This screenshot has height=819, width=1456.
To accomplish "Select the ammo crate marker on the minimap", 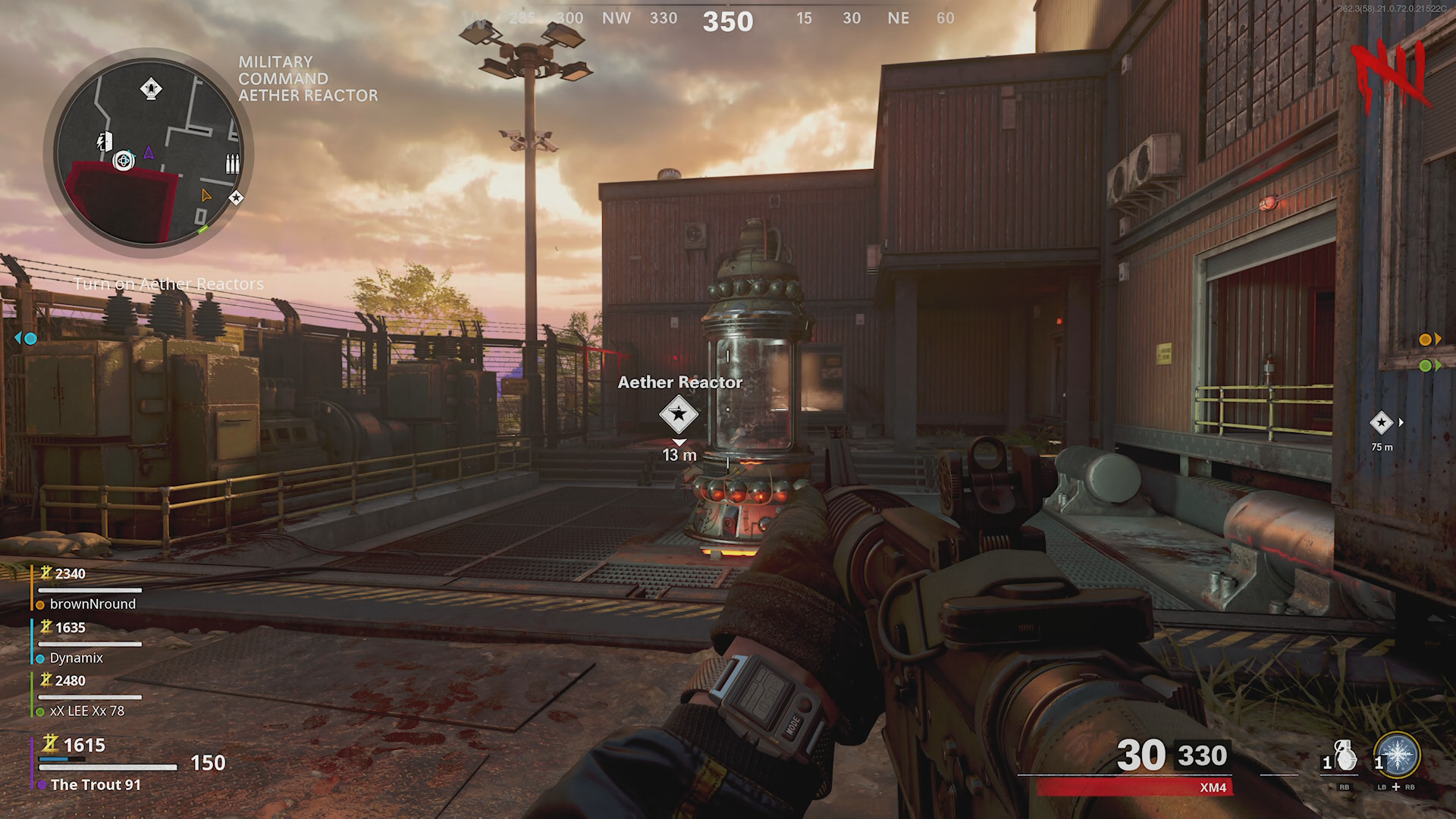I will tap(231, 164).
